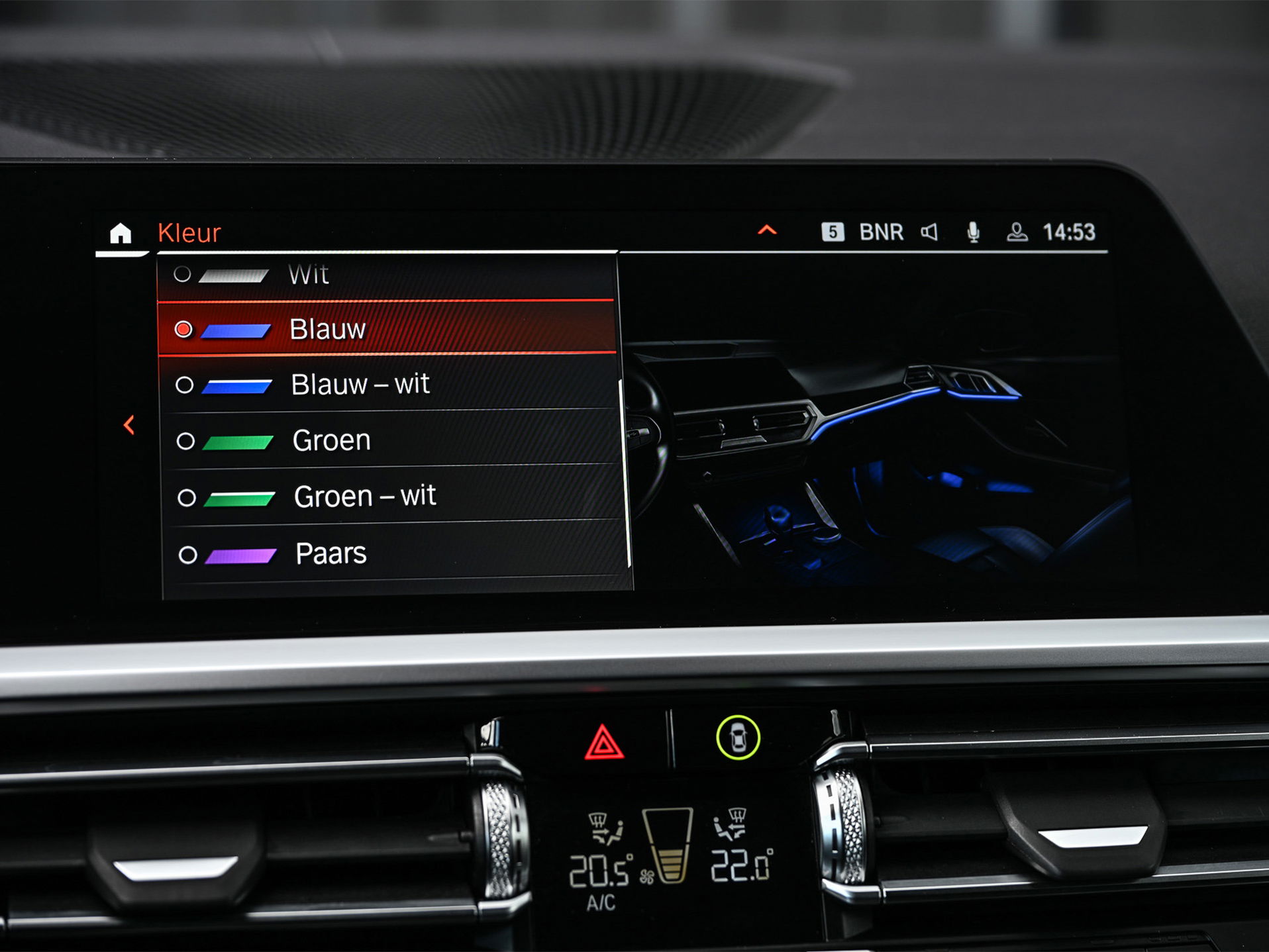Collapse the menu with the orange up chevron
This screenshot has width=1269, height=952.
pos(766,230)
